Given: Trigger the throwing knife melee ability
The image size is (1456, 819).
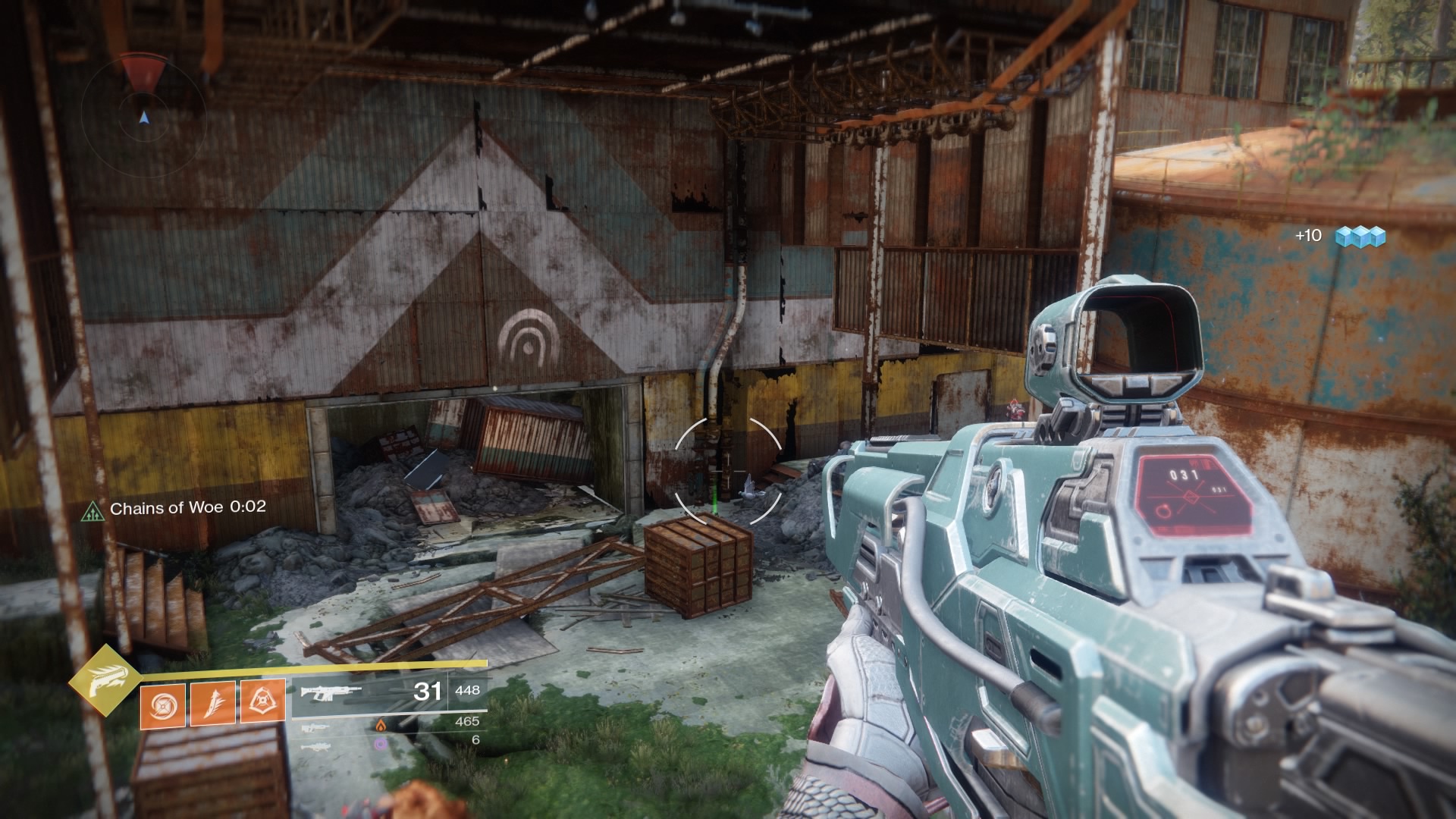Looking at the screenshot, I should tap(212, 701).
